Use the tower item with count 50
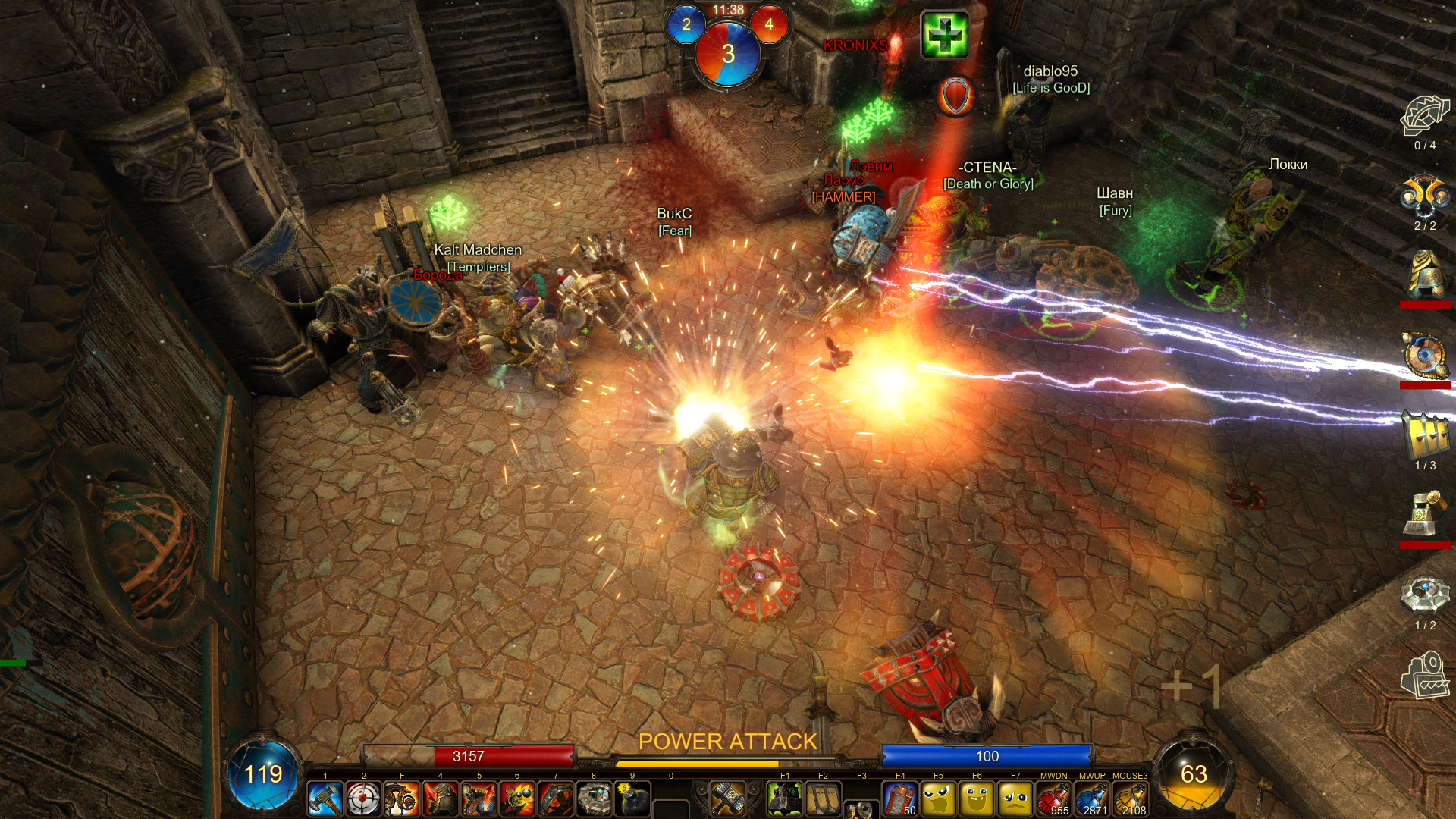 tap(900, 799)
